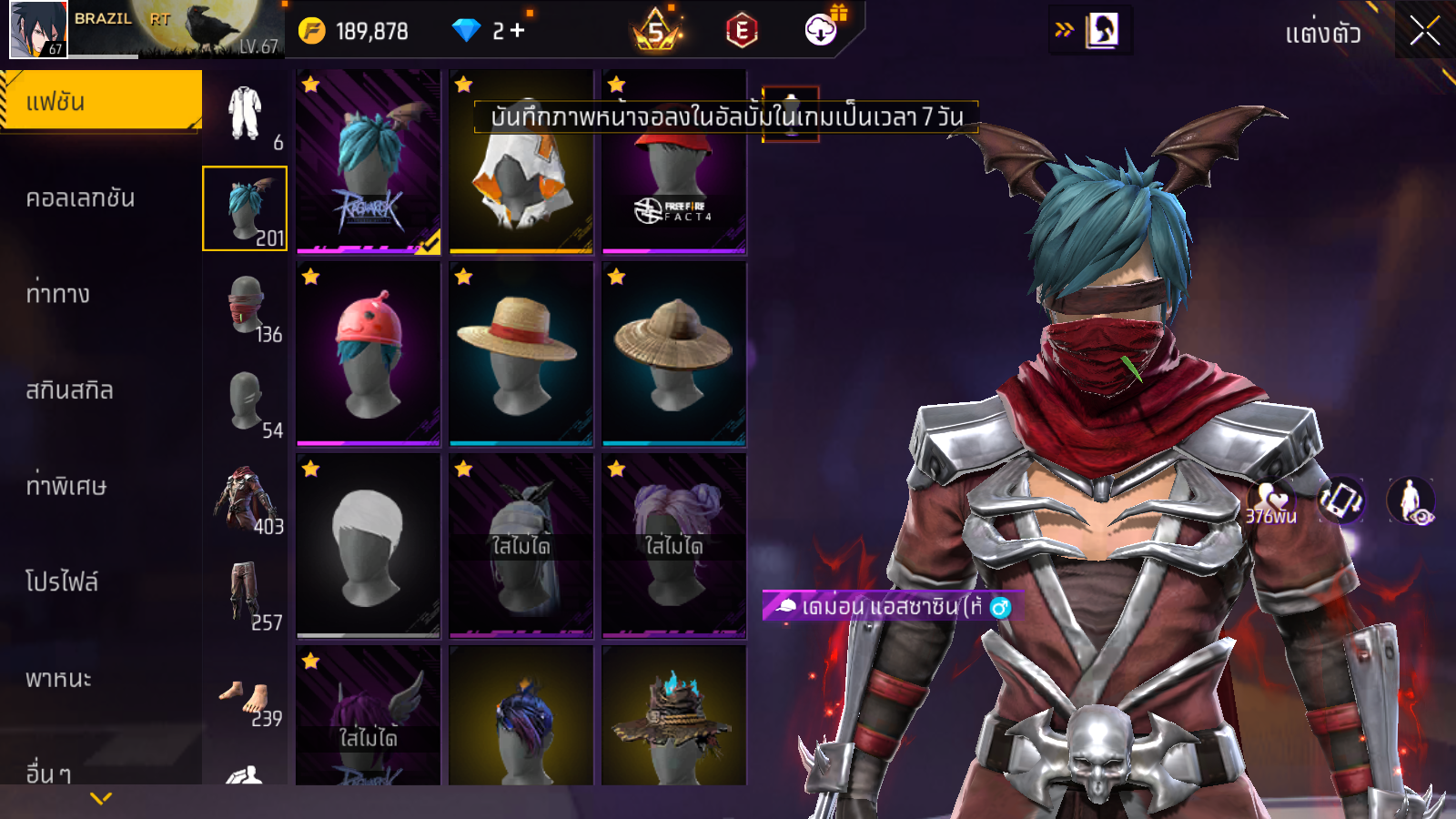Expand the side menu list arrow
Viewport: 1456px width, 819px height.
click(x=101, y=798)
